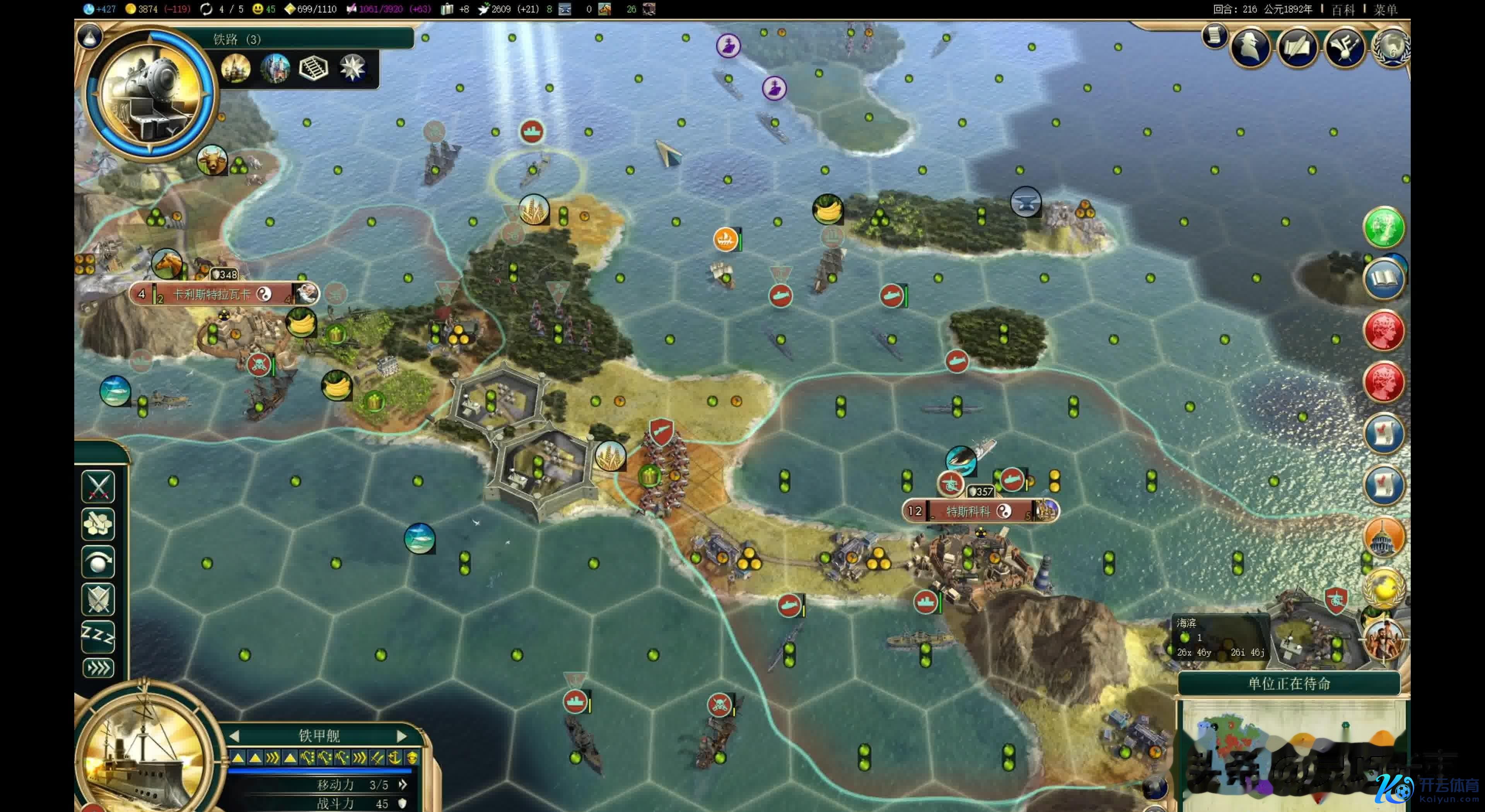The image size is (1485, 812).
Task: Open the notification log scroll icon
Action: click(1214, 36)
